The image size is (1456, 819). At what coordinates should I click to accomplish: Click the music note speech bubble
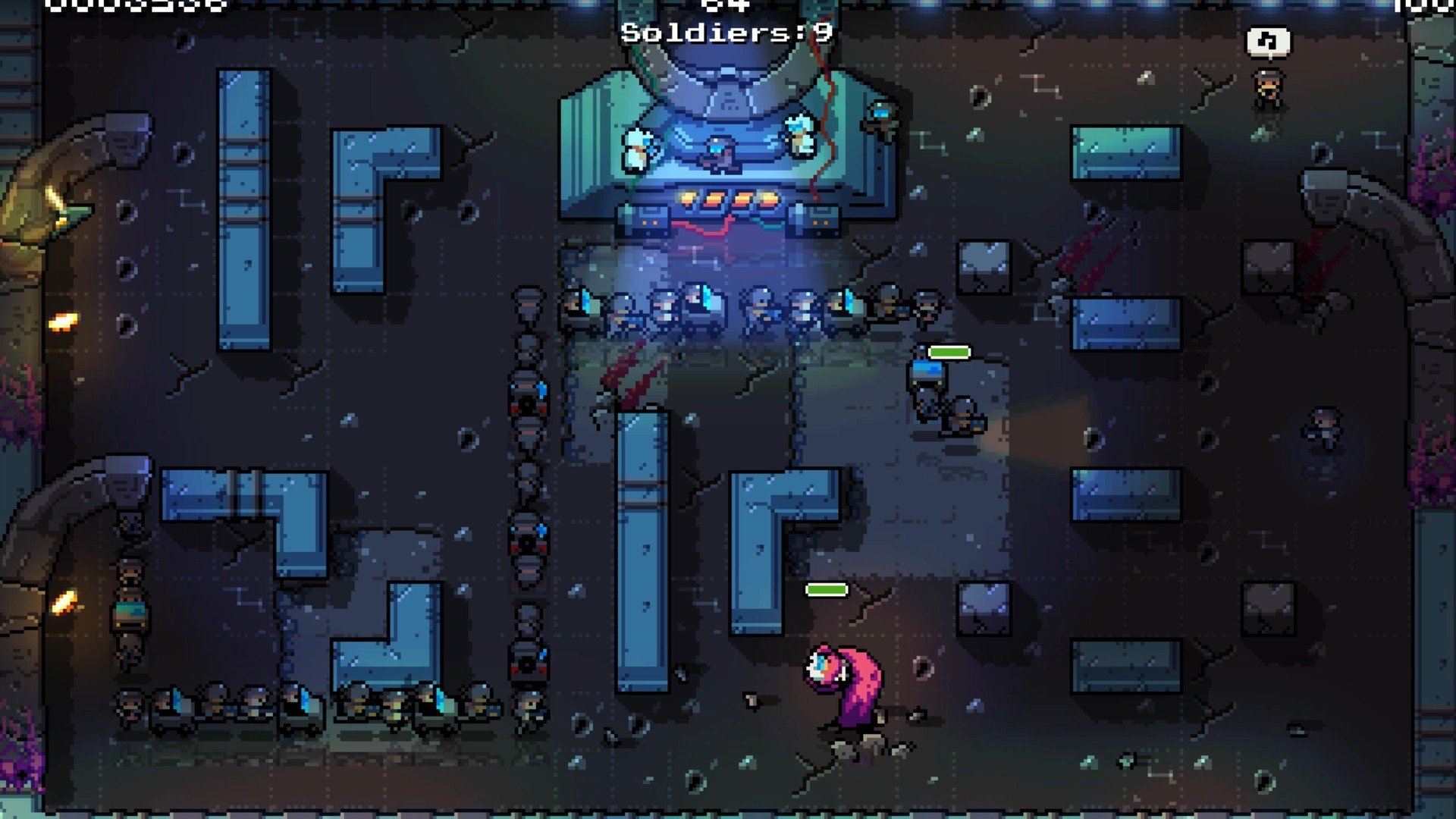(1269, 43)
